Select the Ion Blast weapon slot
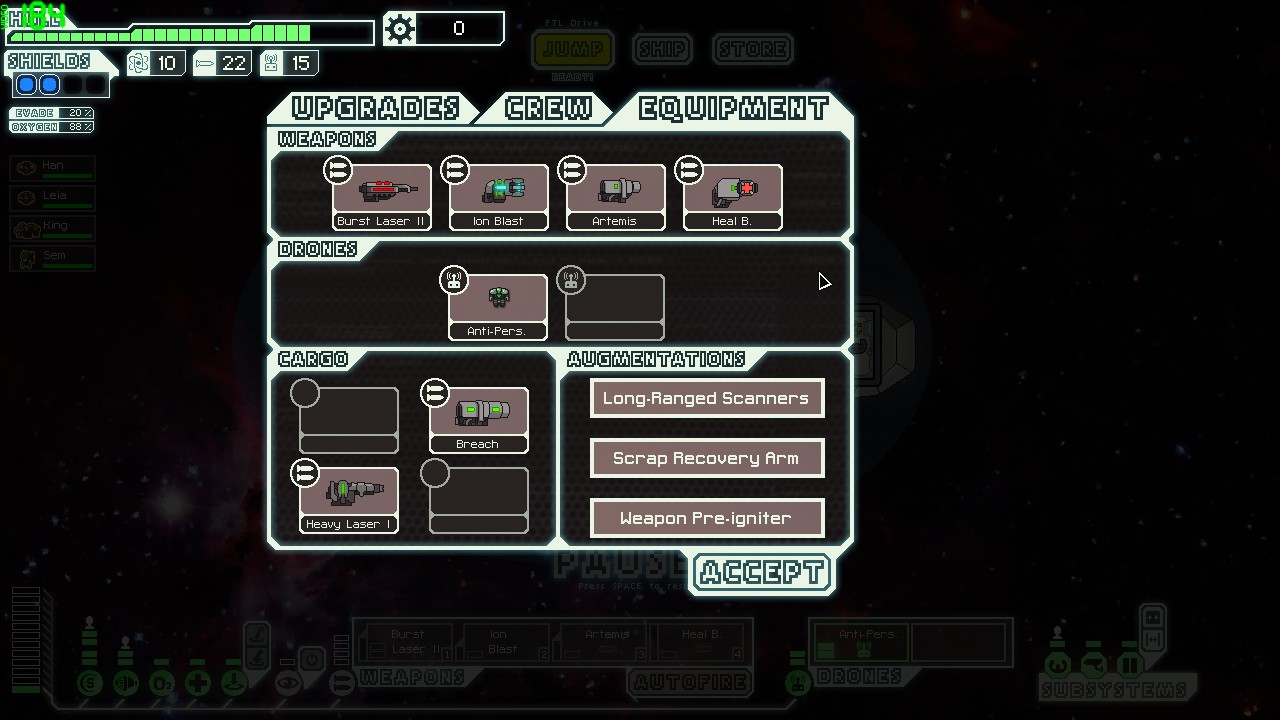The height and width of the screenshot is (720, 1280). 498,197
